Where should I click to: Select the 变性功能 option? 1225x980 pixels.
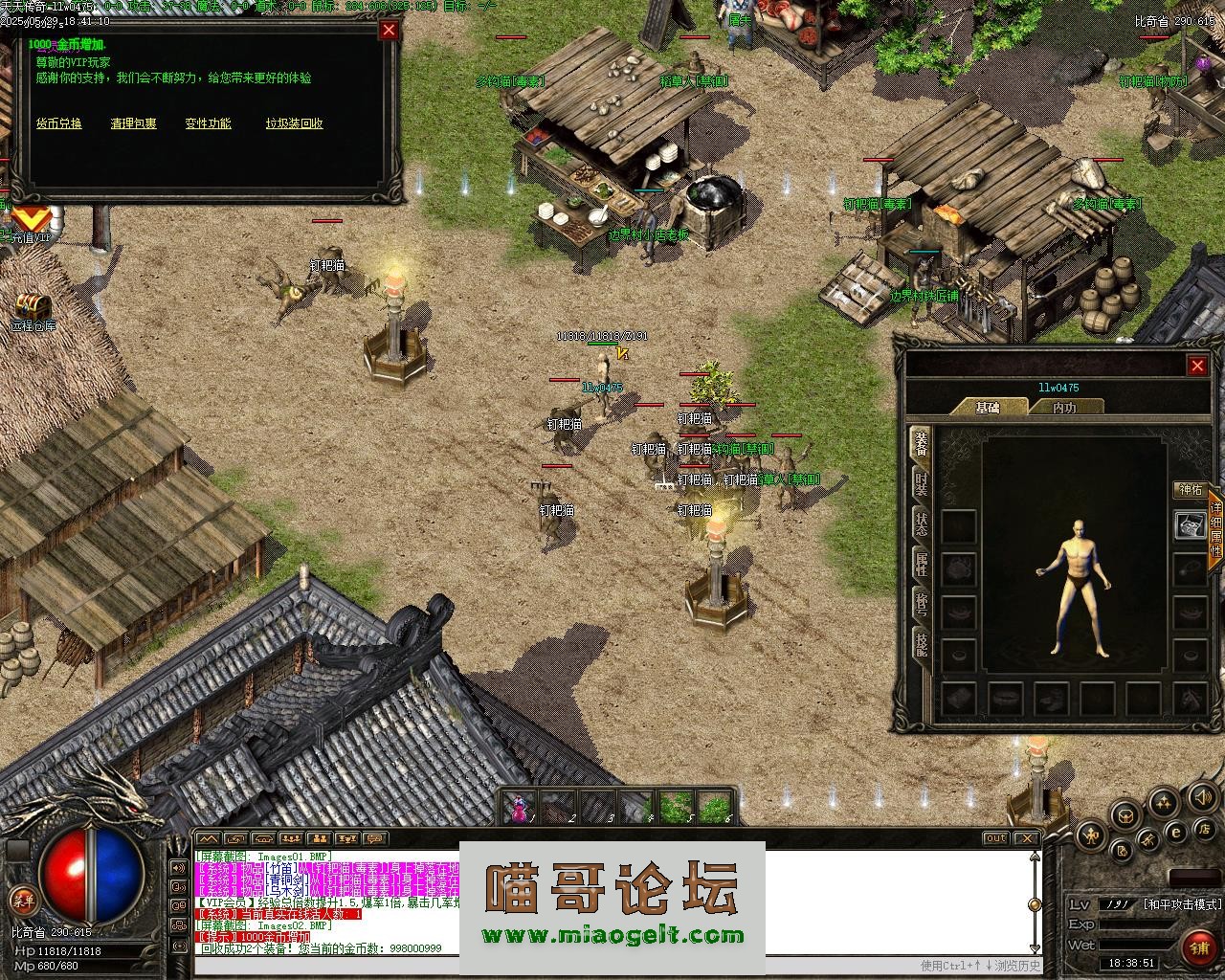[x=208, y=123]
